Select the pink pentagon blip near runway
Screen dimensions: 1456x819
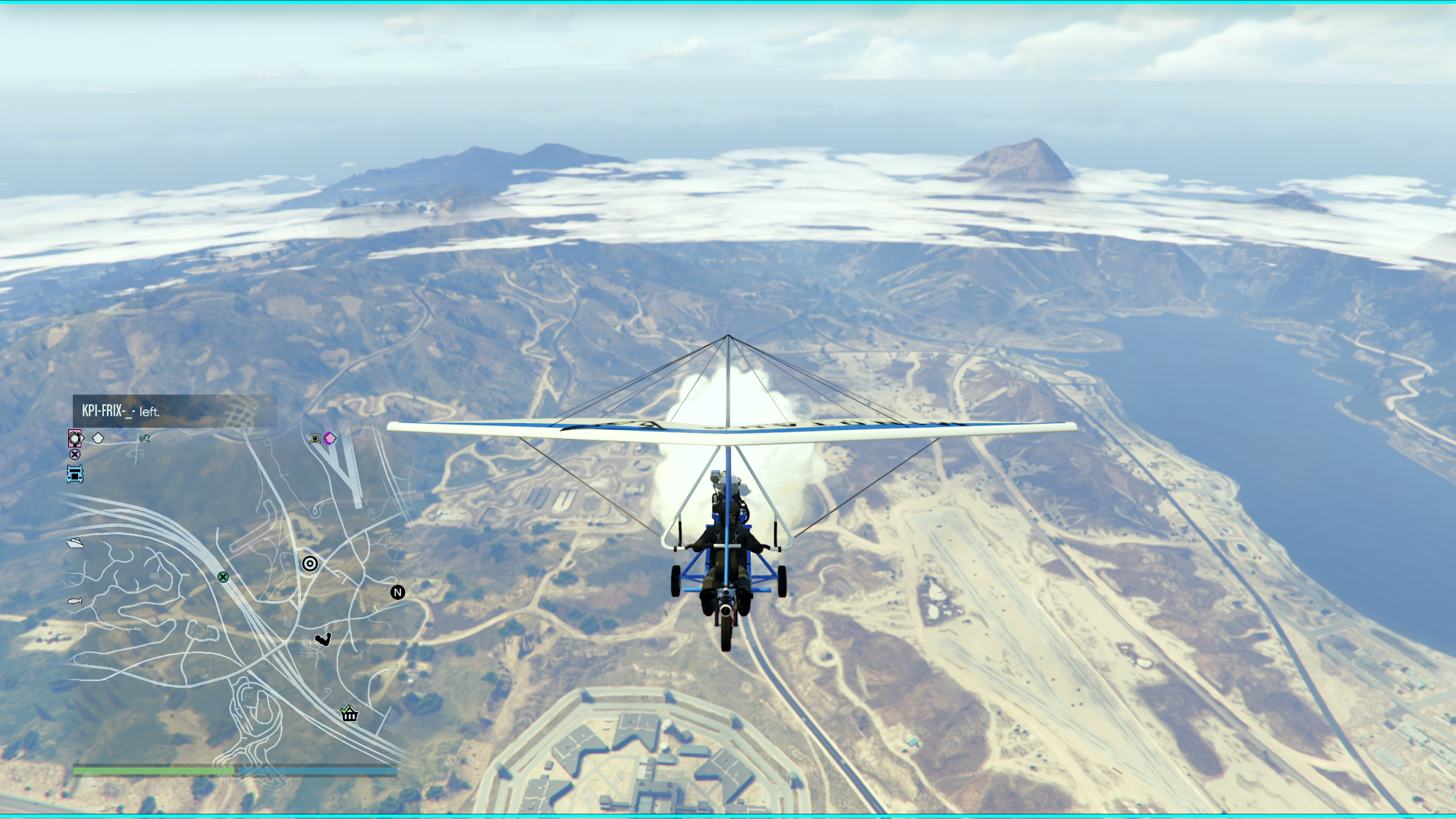(x=330, y=438)
